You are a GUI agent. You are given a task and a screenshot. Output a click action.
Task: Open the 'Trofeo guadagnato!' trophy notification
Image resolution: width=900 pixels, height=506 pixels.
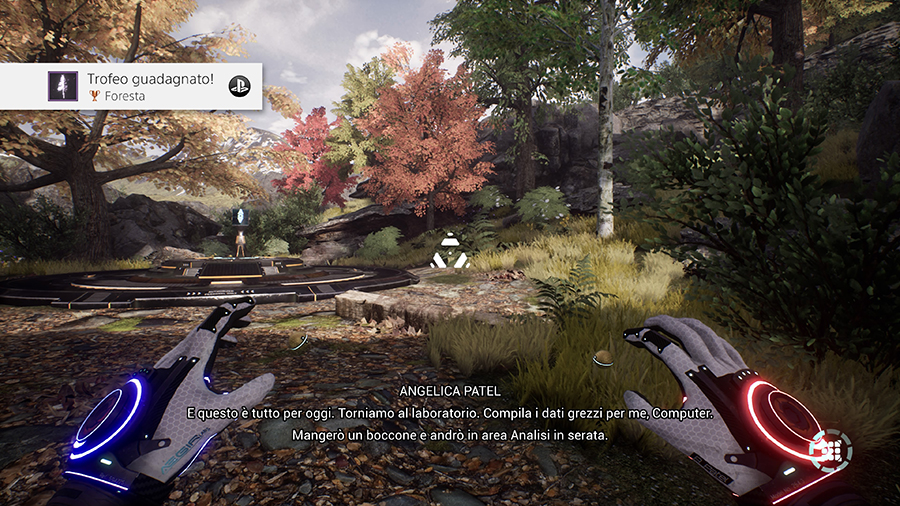[x=130, y=86]
